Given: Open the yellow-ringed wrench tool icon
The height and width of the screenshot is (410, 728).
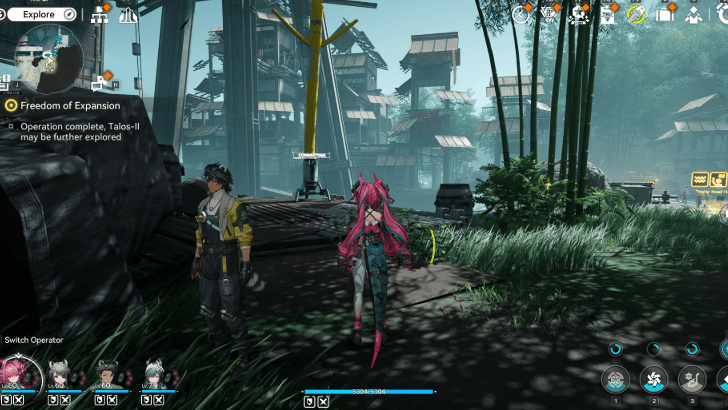Looking at the screenshot, I should click(x=636, y=14).
